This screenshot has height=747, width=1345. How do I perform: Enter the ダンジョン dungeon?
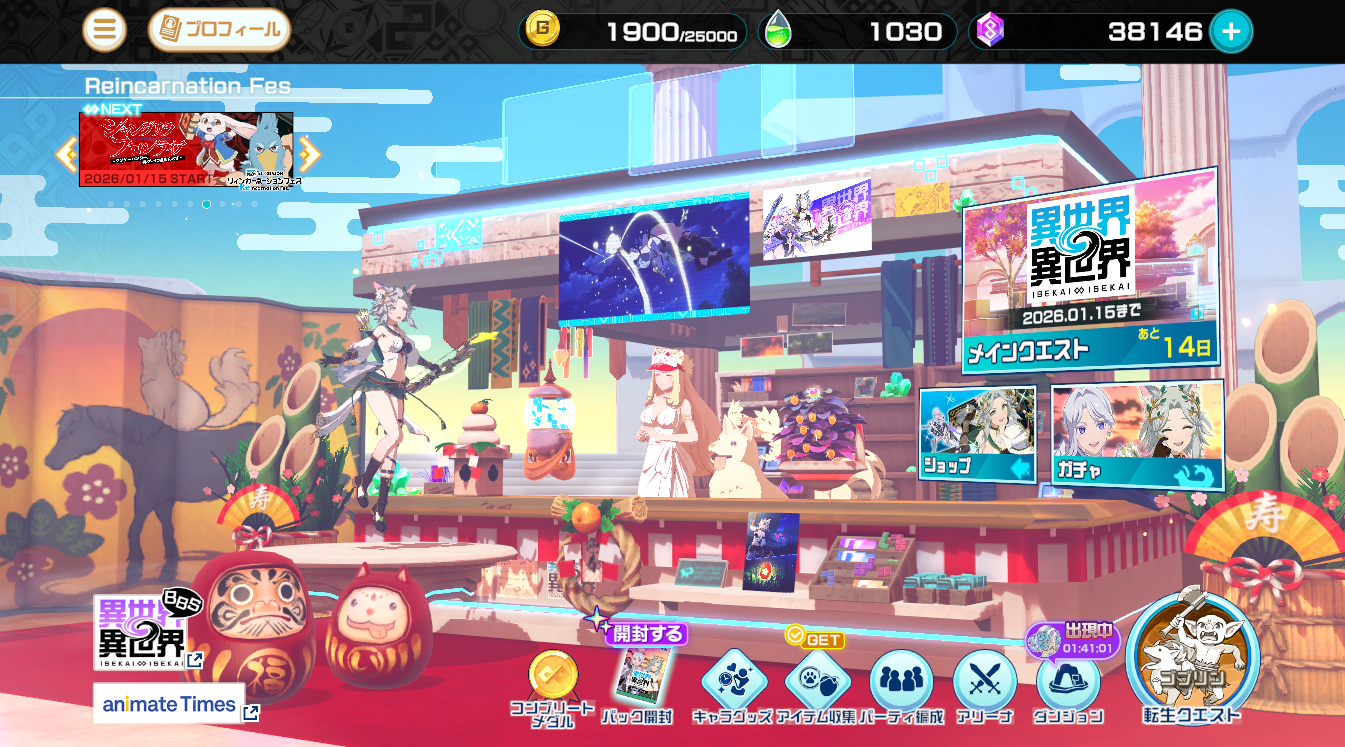tap(1068, 684)
